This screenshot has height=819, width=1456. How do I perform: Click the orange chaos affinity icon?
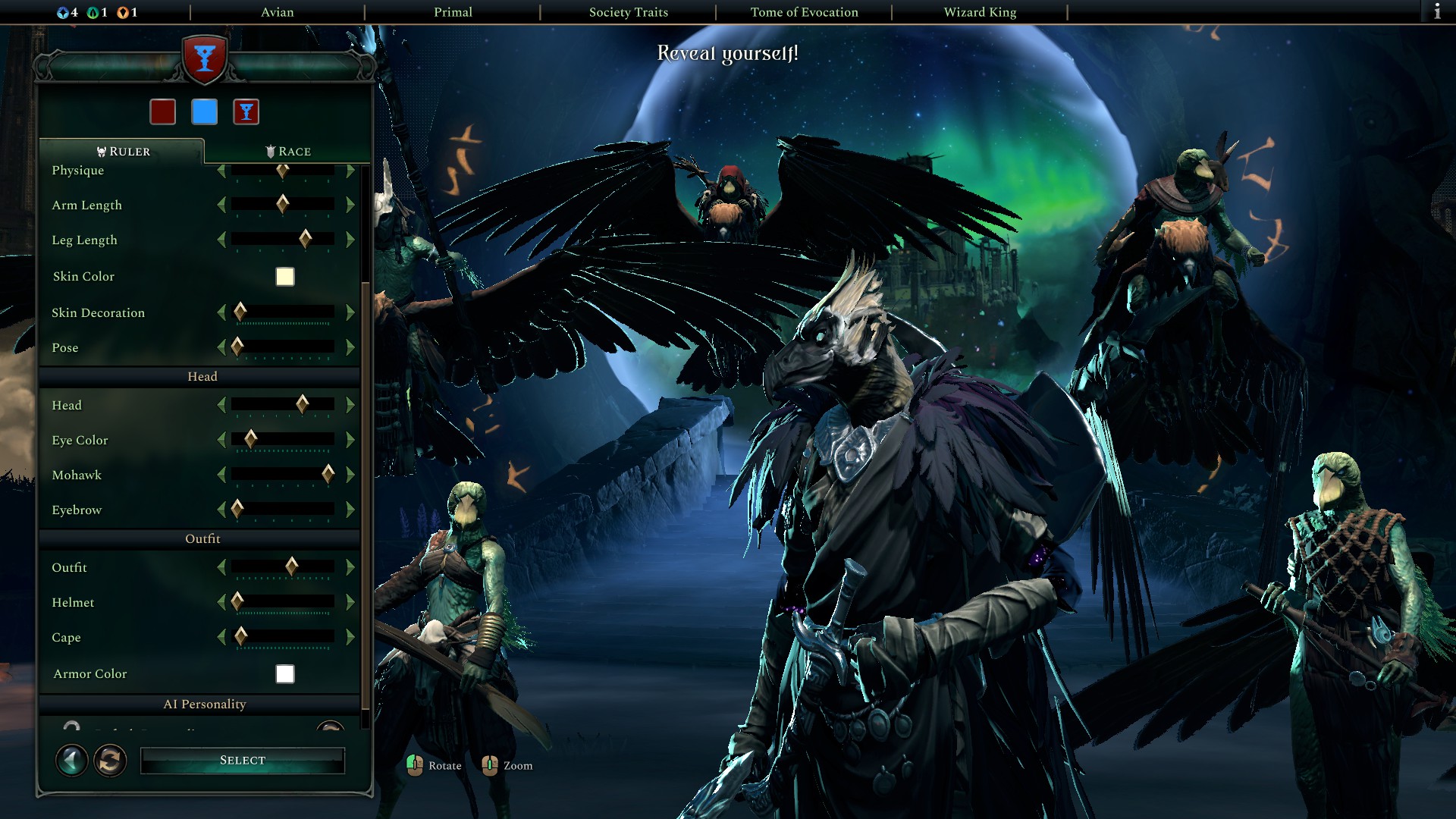click(124, 12)
